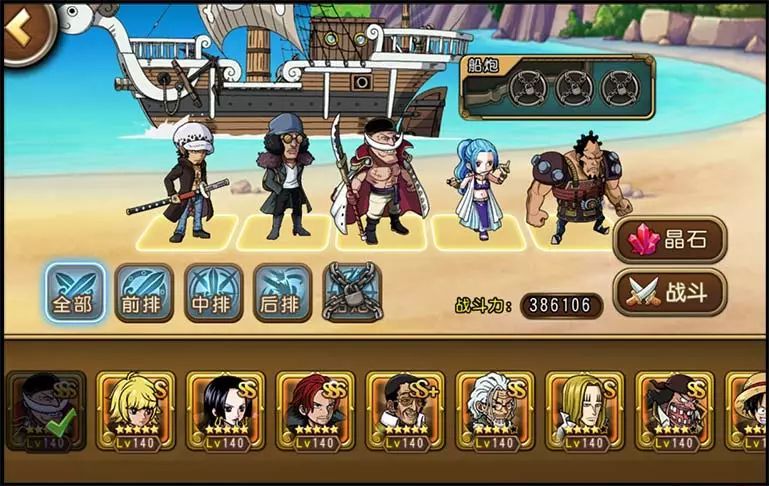The width and height of the screenshot is (769, 486).
Task: Switch to the 中排 middle row filter
Action: [x=213, y=292]
